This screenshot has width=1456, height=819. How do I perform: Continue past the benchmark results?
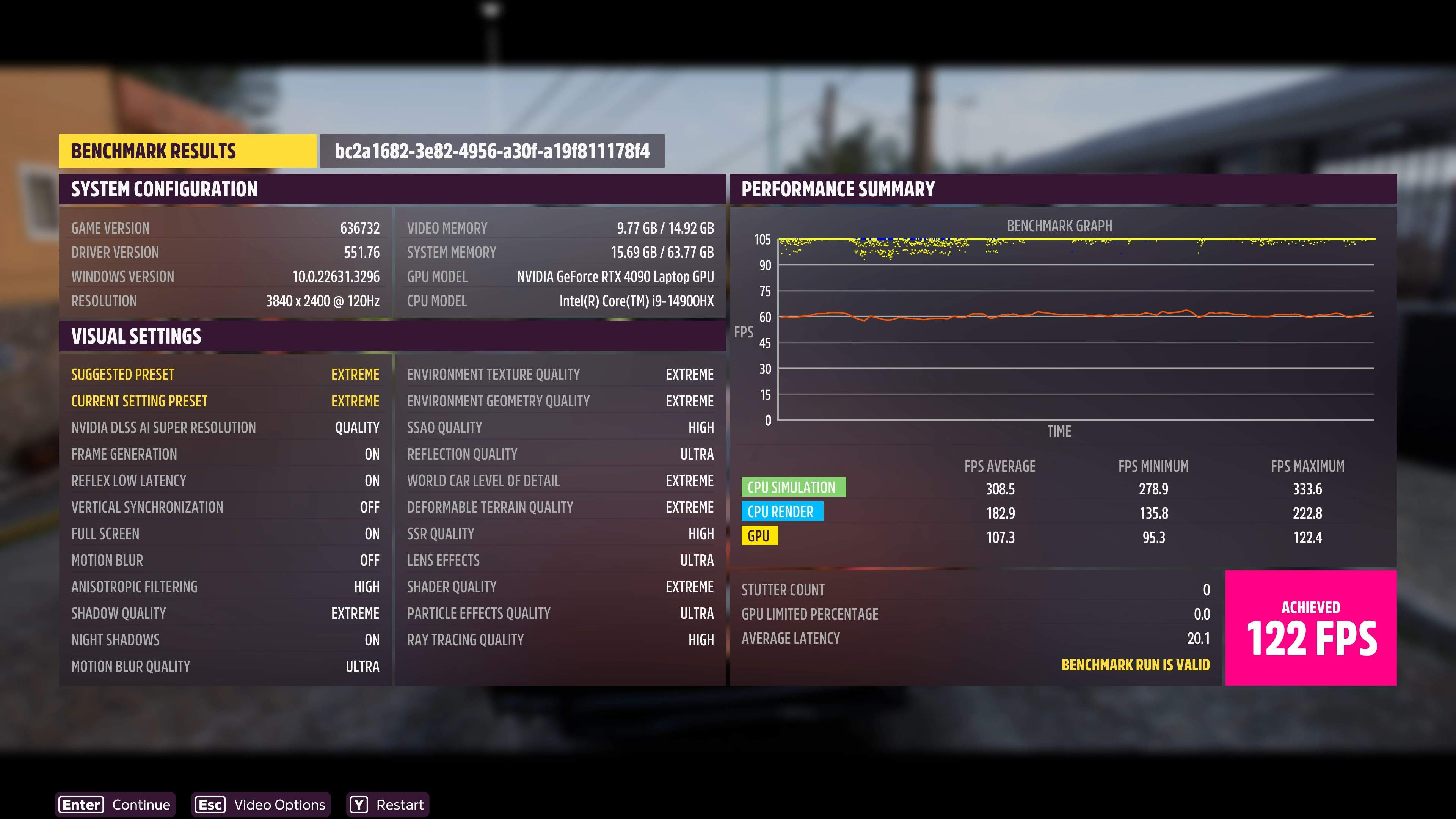pyautogui.click(x=115, y=804)
